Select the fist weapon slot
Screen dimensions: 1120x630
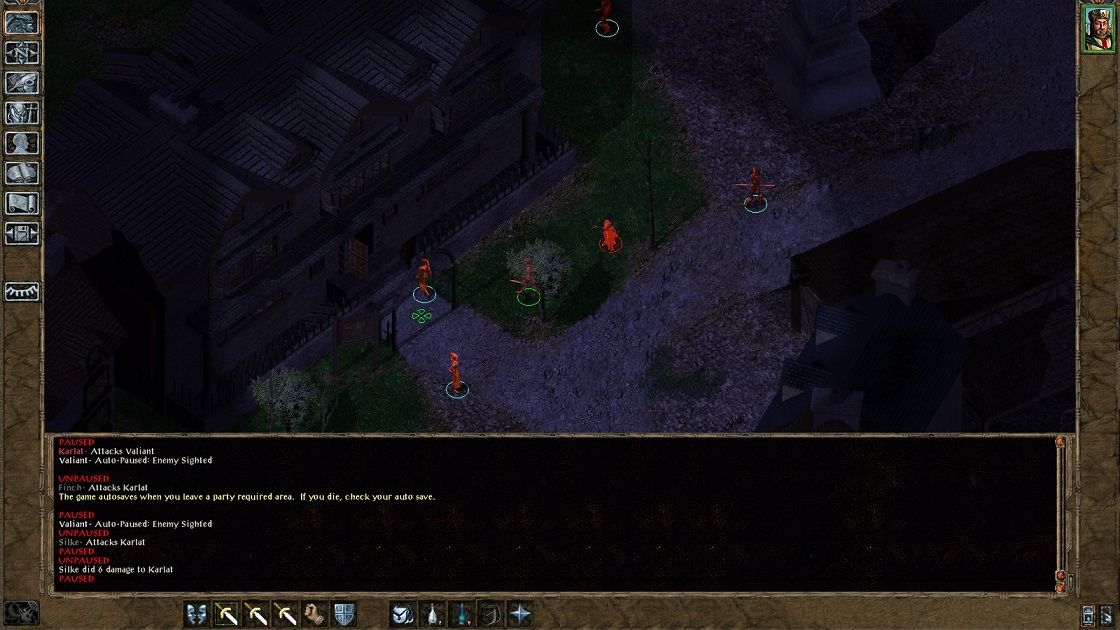316,614
